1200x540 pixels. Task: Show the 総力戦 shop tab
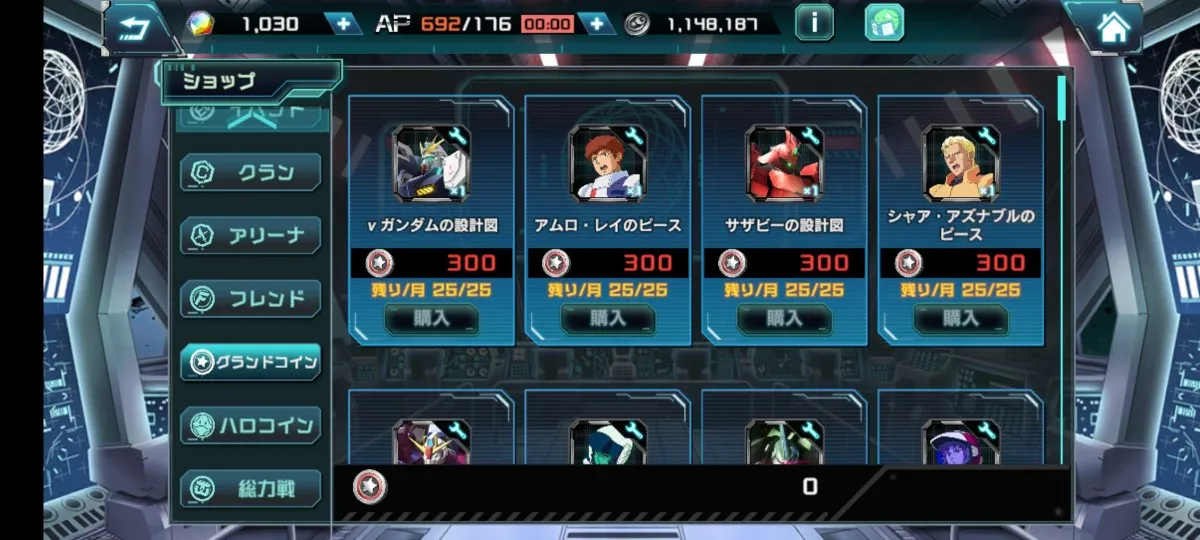250,489
